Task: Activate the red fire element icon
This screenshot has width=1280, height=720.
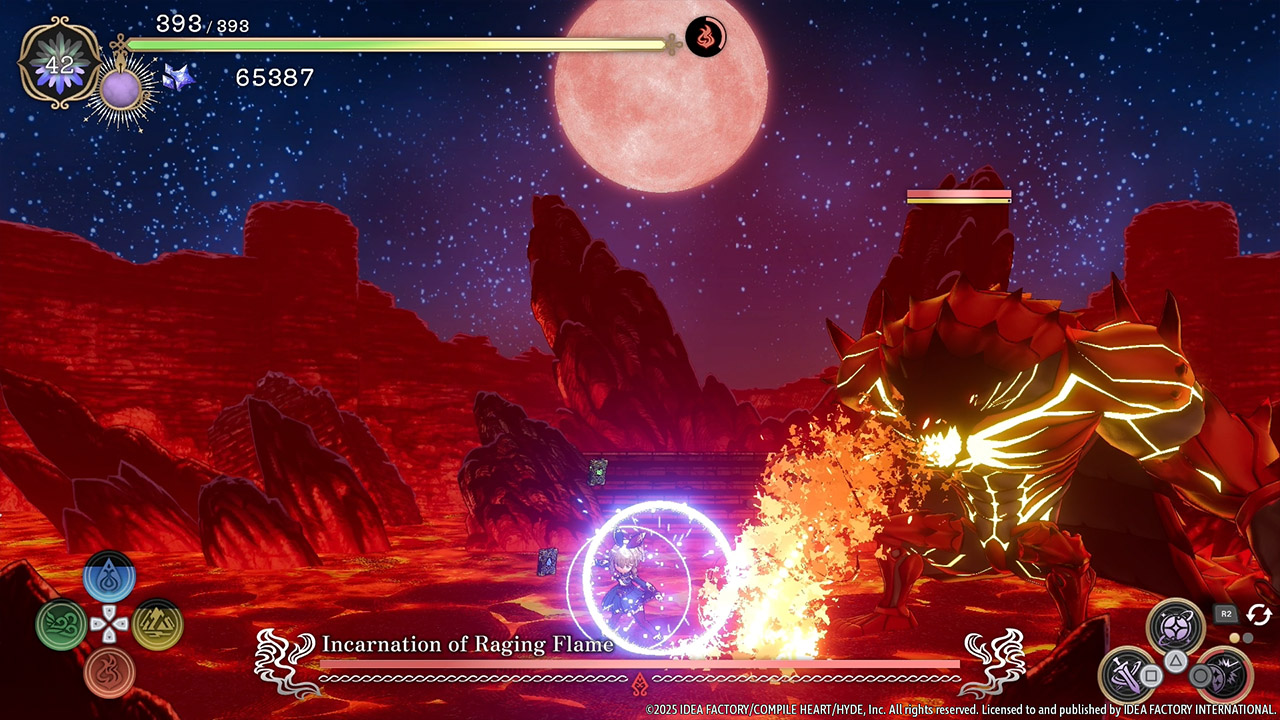Action: coord(109,672)
